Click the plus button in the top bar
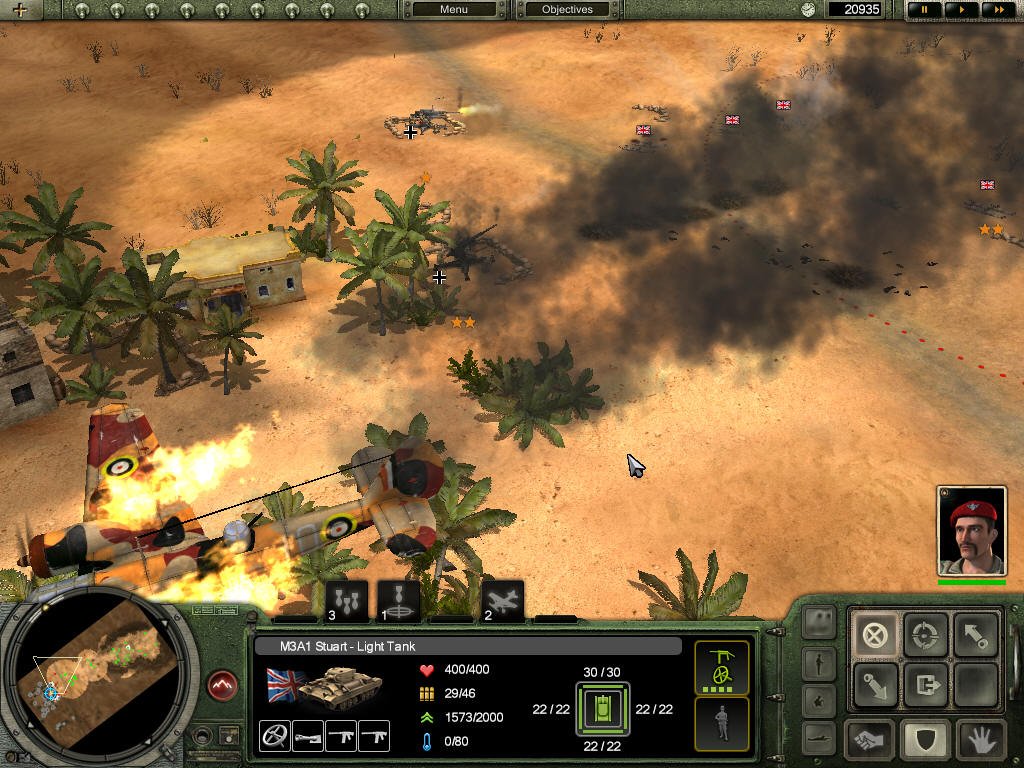1024x768 pixels. click(20, 10)
